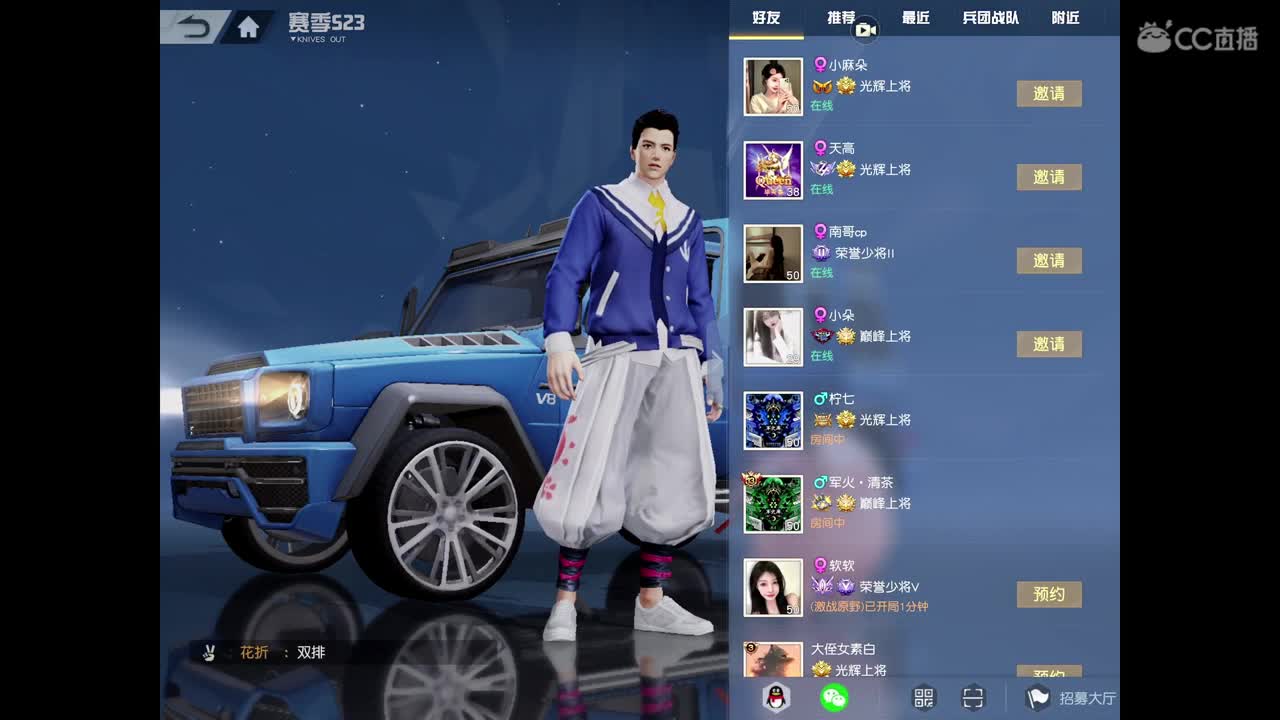The width and height of the screenshot is (1280, 720).
Task: Invite 小麻朵 with the 邀请 button
Action: tap(1050, 93)
